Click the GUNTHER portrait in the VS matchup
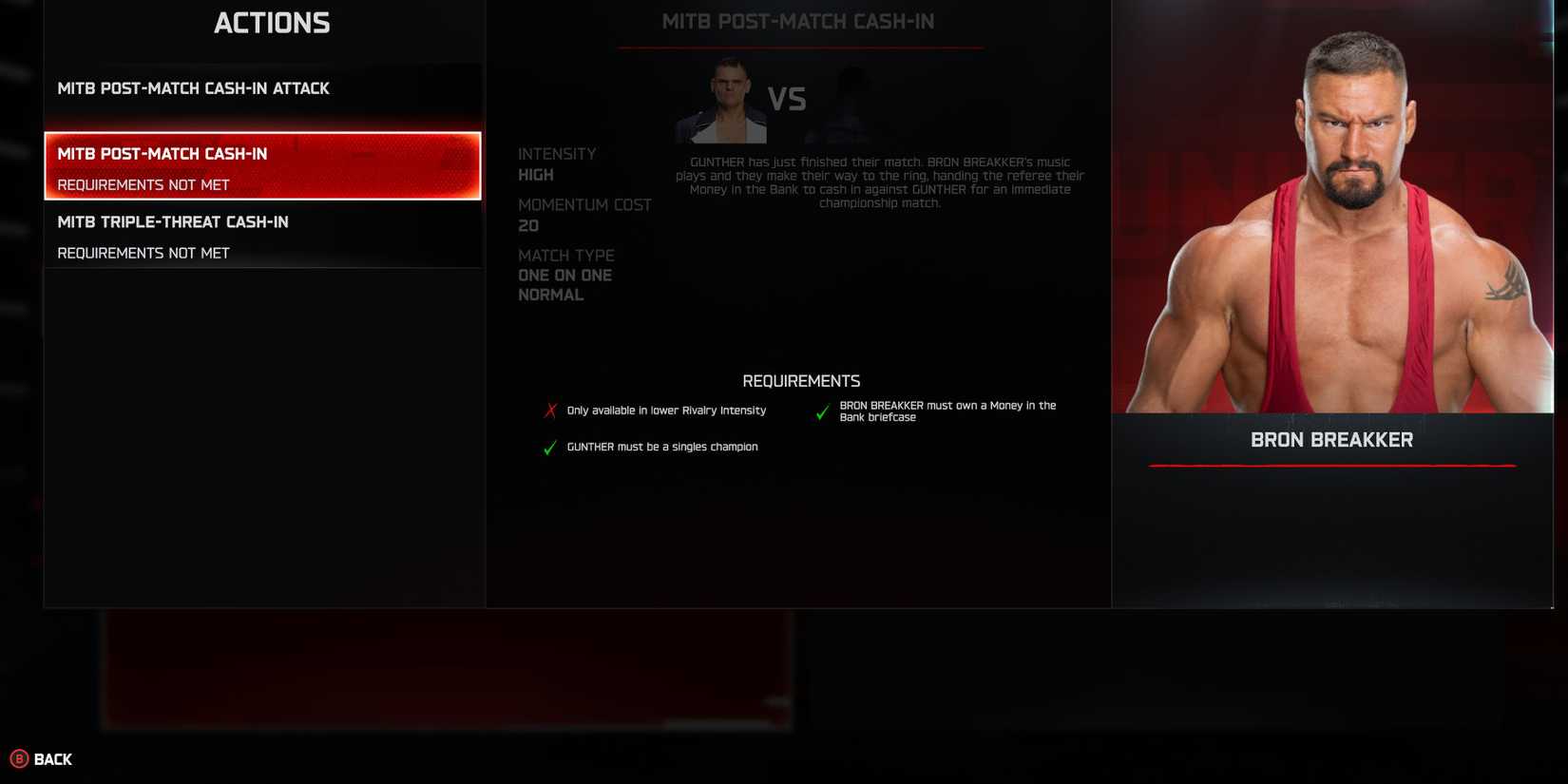Image resolution: width=1568 pixels, height=784 pixels. pos(722,98)
